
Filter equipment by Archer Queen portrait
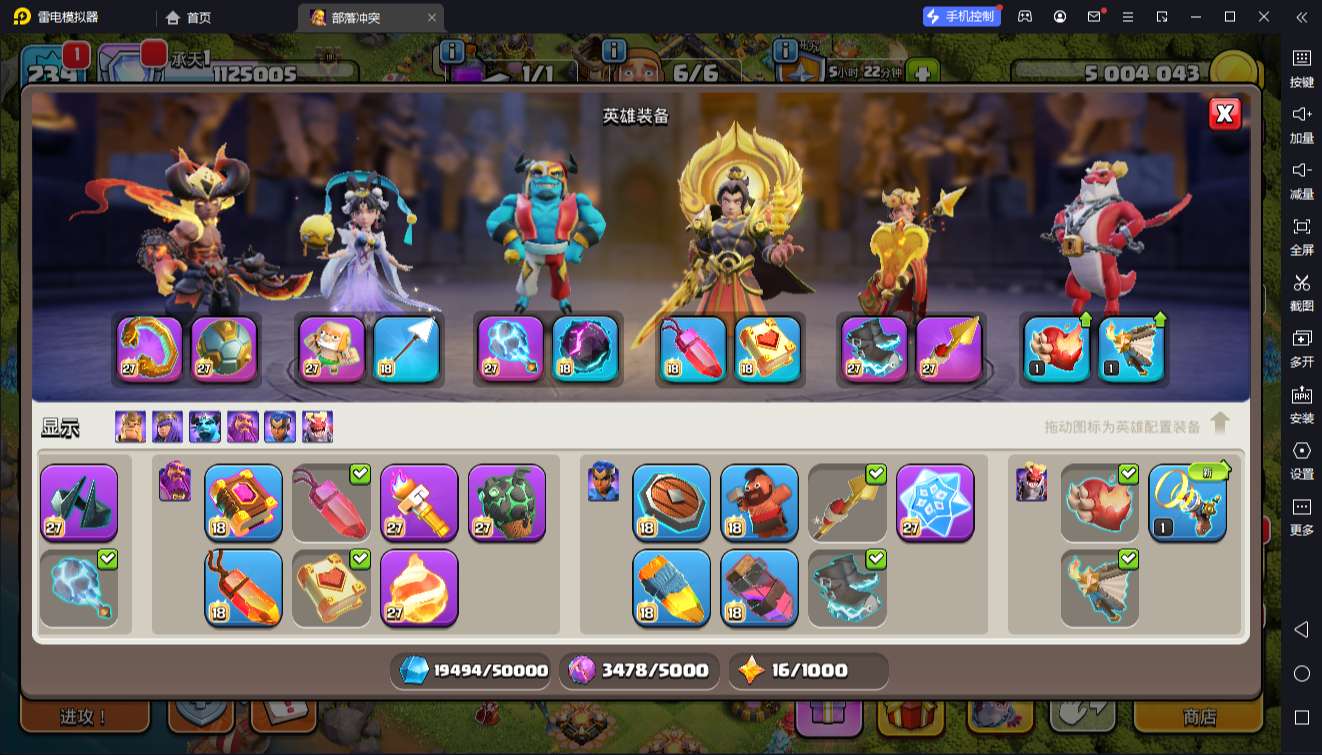point(167,427)
